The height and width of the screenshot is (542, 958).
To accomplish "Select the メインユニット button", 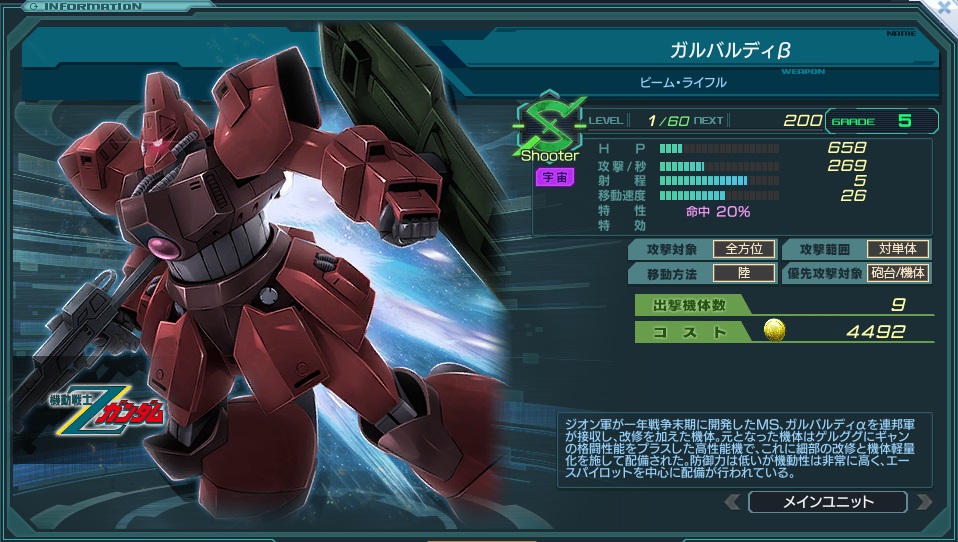I will [827, 502].
